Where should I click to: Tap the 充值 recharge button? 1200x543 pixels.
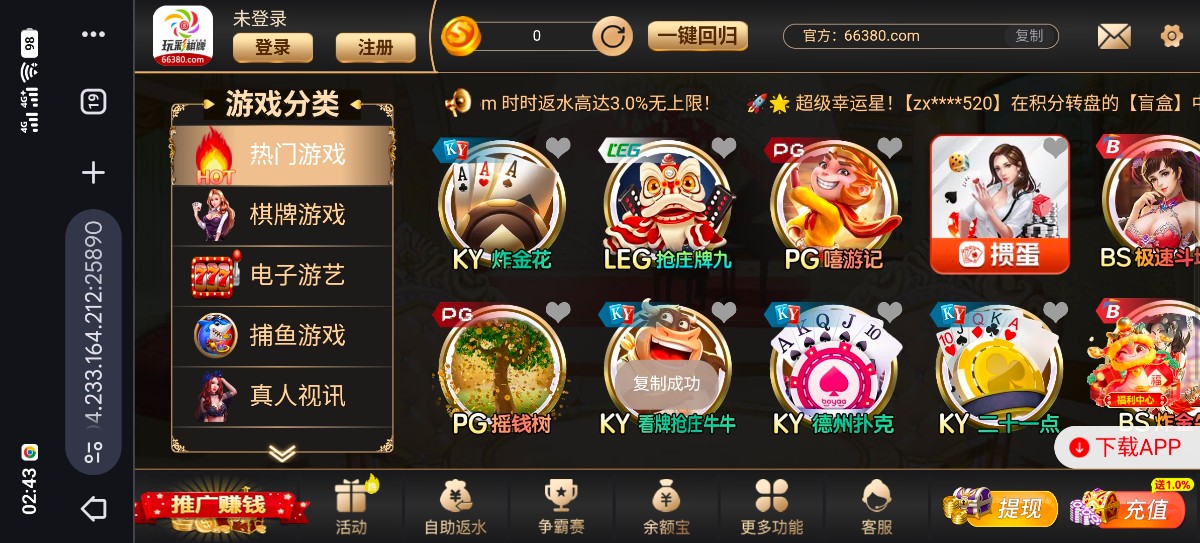pyautogui.click(x=1133, y=508)
